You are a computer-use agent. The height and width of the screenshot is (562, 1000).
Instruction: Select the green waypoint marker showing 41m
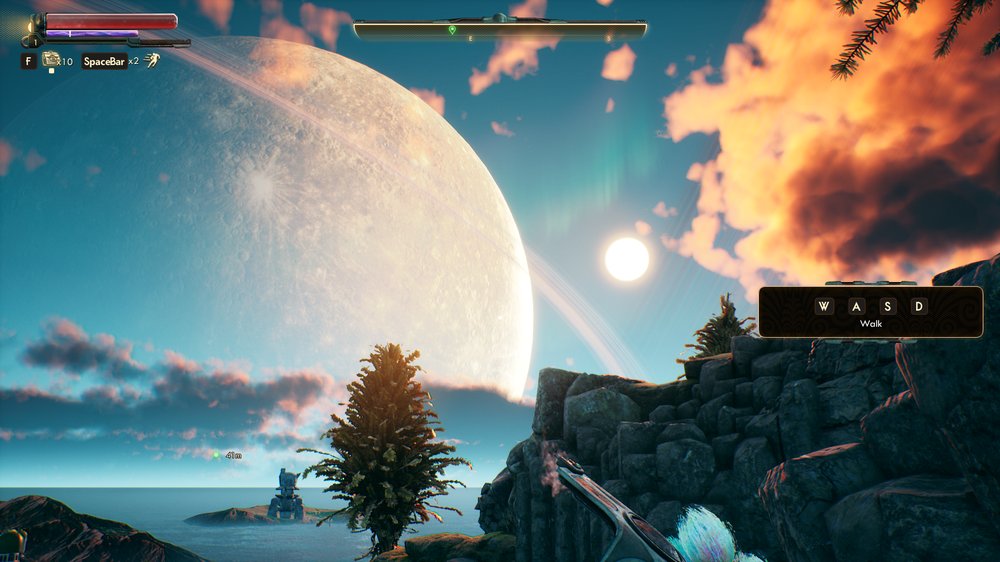(x=216, y=455)
